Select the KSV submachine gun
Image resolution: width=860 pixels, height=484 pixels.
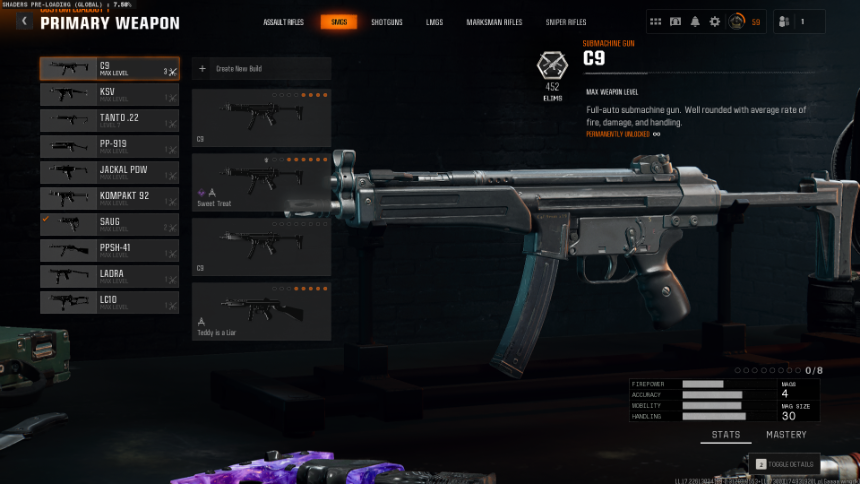tap(109, 95)
